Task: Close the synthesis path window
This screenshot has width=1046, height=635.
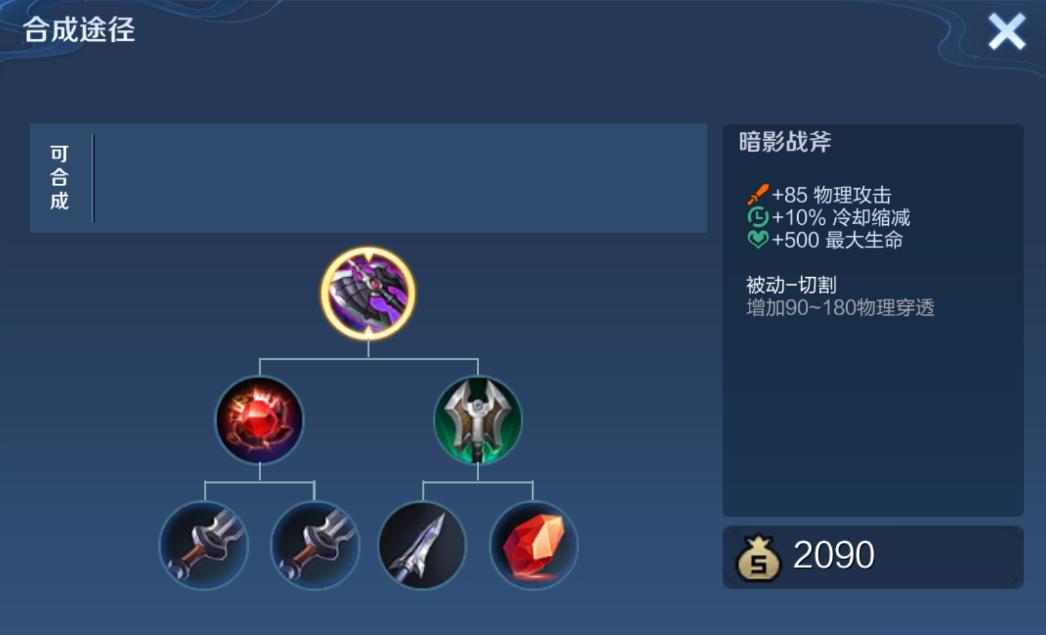Action: (x=1006, y=32)
